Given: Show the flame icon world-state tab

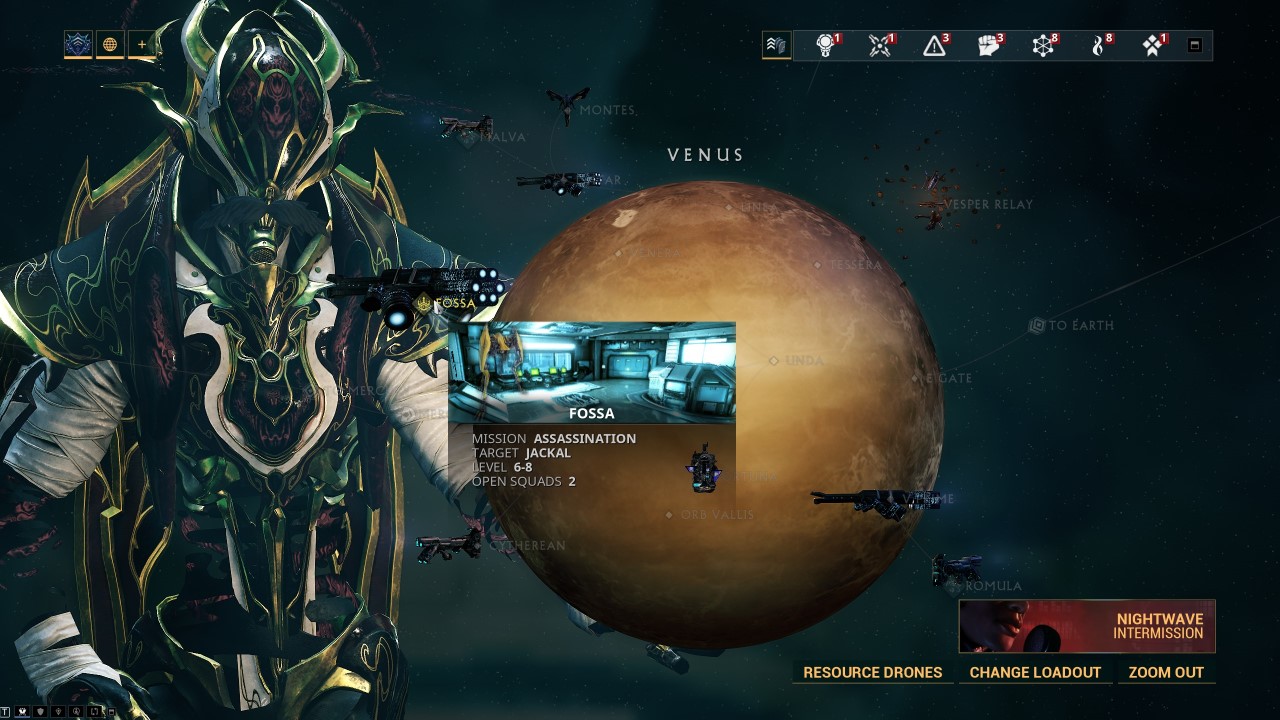Looking at the screenshot, I should coord(1098,45).
